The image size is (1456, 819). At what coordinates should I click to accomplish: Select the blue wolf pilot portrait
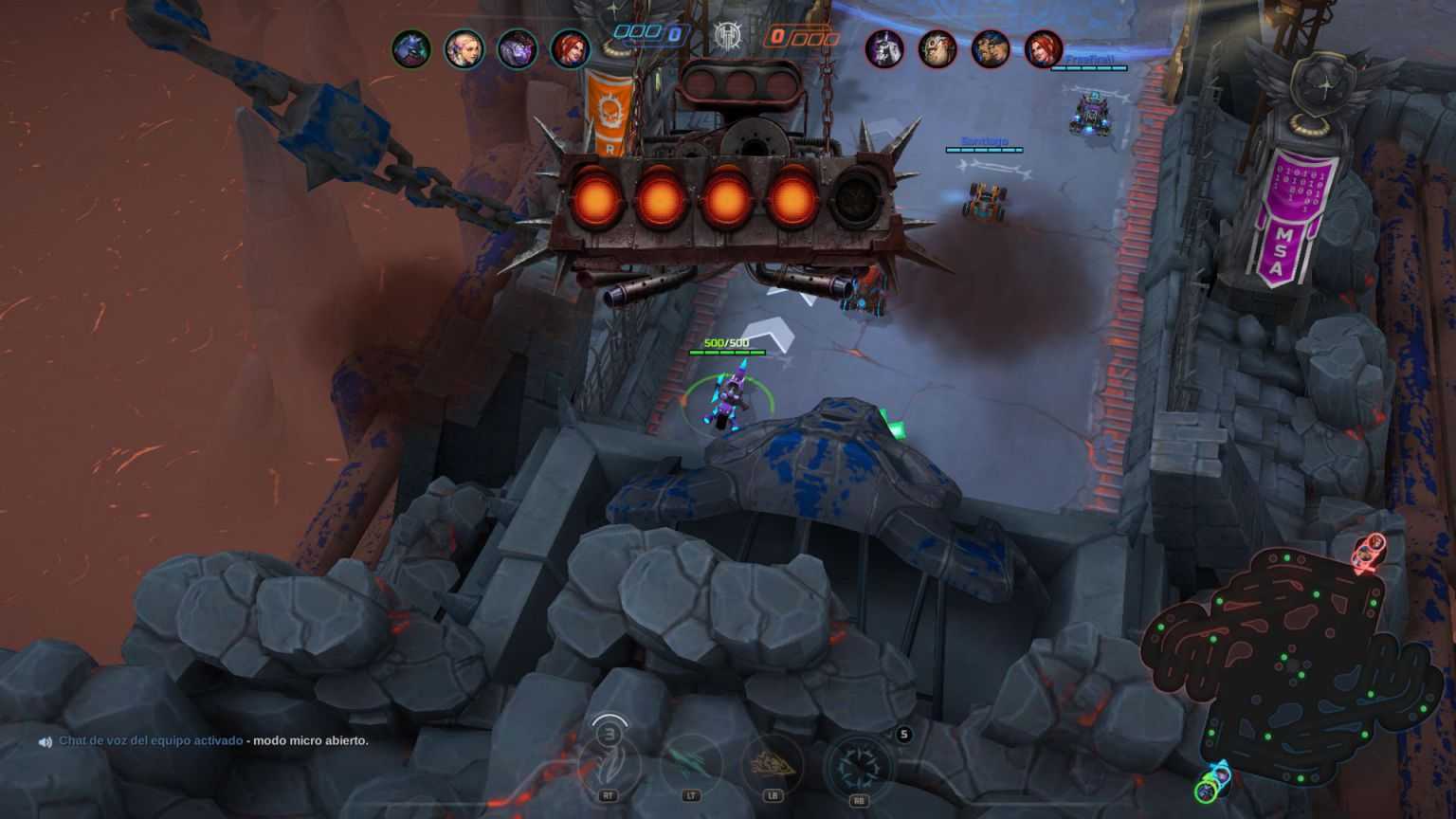click(x=411, y=48)
